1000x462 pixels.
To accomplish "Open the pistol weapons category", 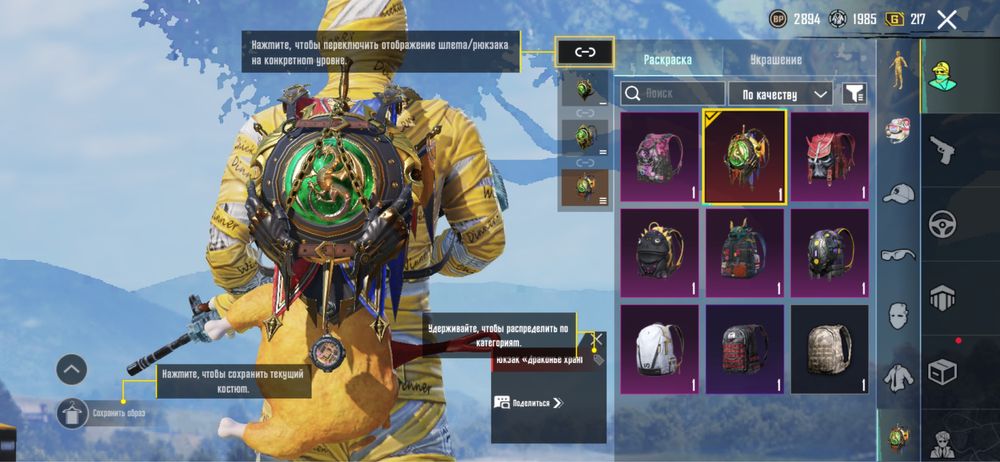I will coord(942,151).
